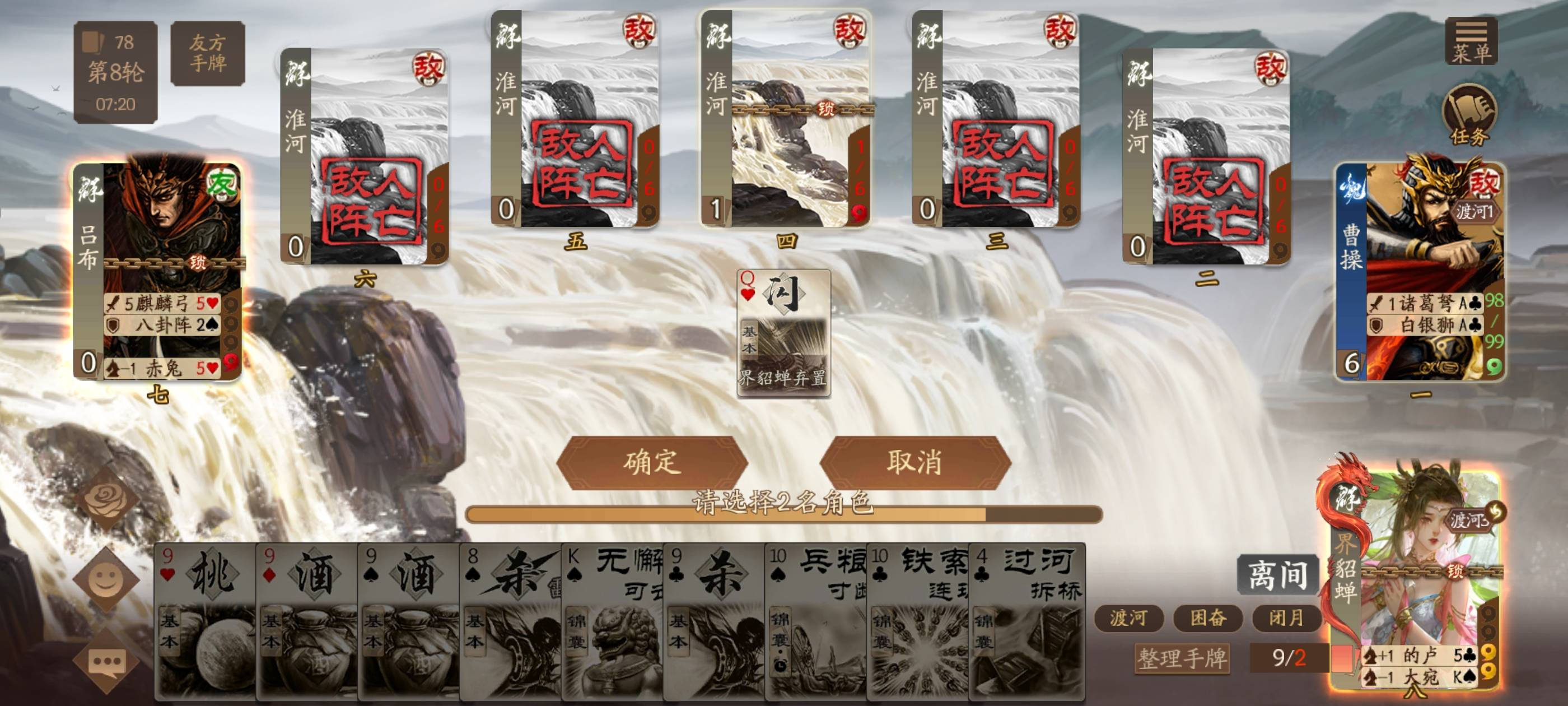This screenshot has width=1568, height=706.
Task: Select the 9 of clubs 杀 card
Action: (715, 621)
